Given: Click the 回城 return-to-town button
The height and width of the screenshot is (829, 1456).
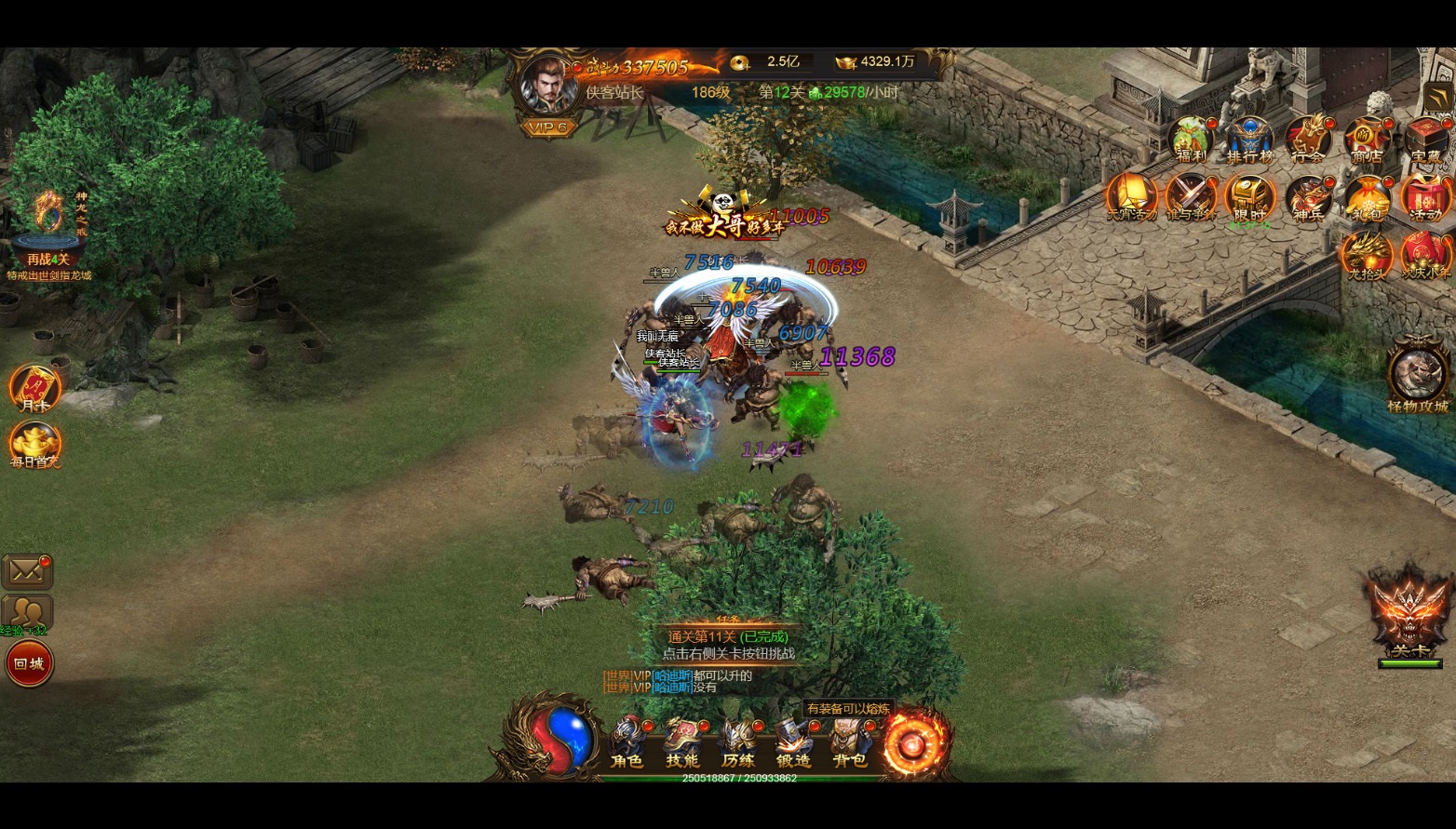Looking at the screenshot, I should coord(29,663).
